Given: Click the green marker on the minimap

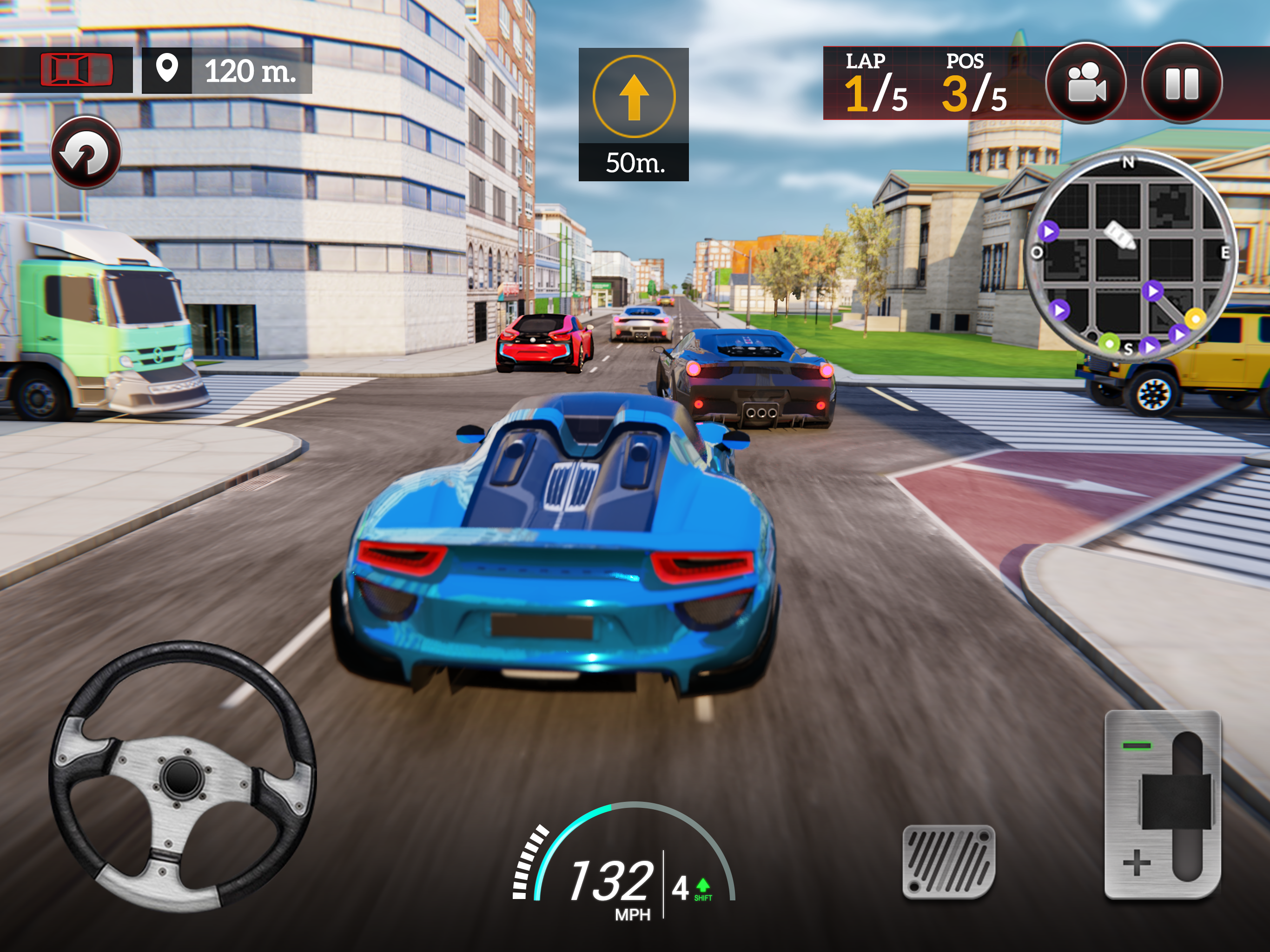Looking at the screenshot, I should click(x=1109, y=344).
